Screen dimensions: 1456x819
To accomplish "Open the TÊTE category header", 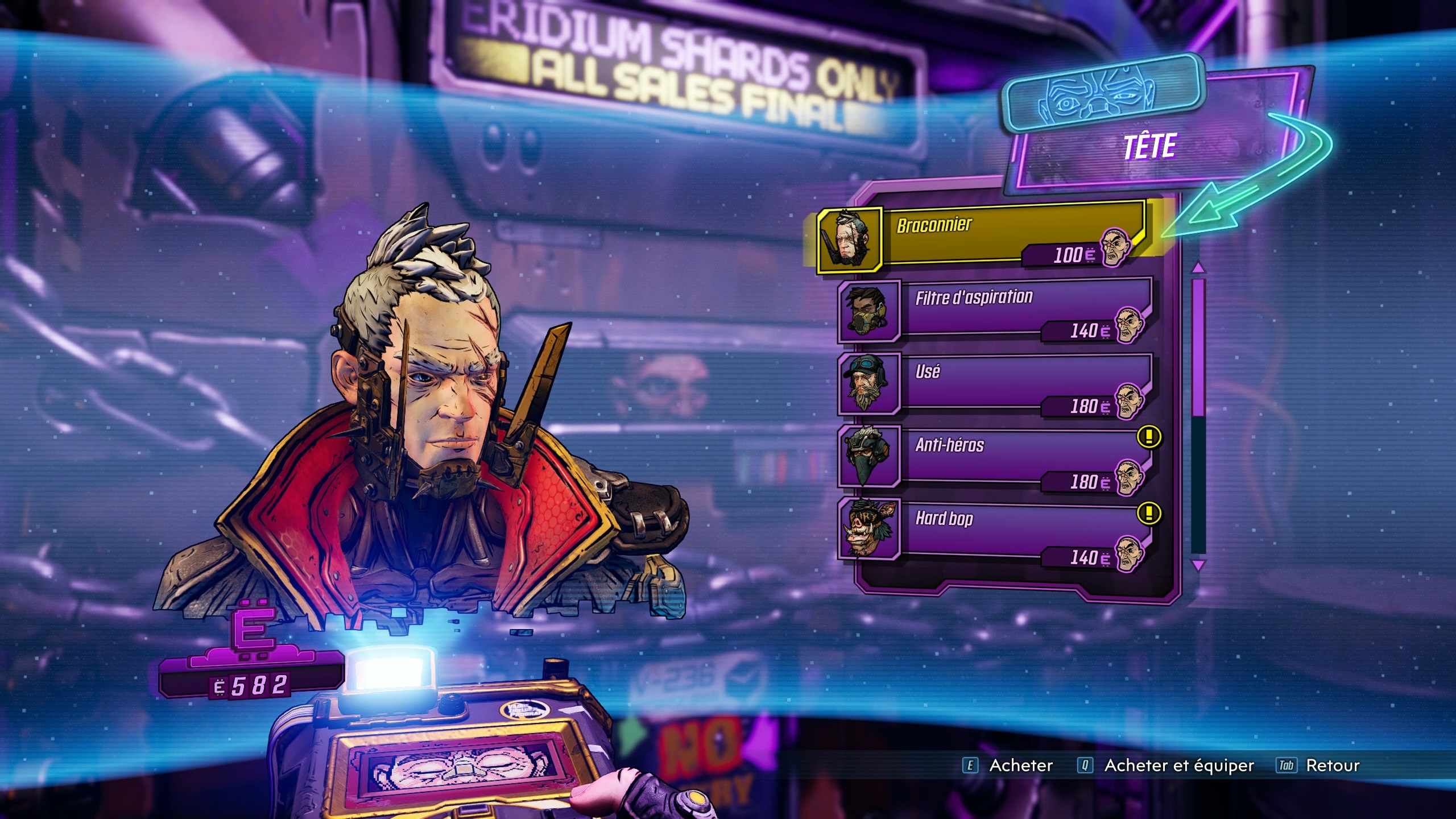I will 1149,148.
